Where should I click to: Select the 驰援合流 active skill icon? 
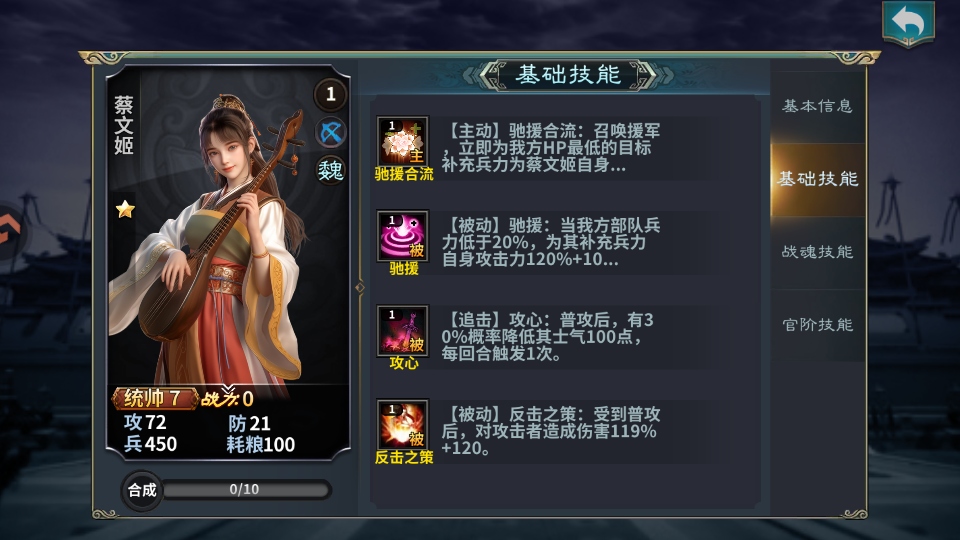(x=403, y=142)
